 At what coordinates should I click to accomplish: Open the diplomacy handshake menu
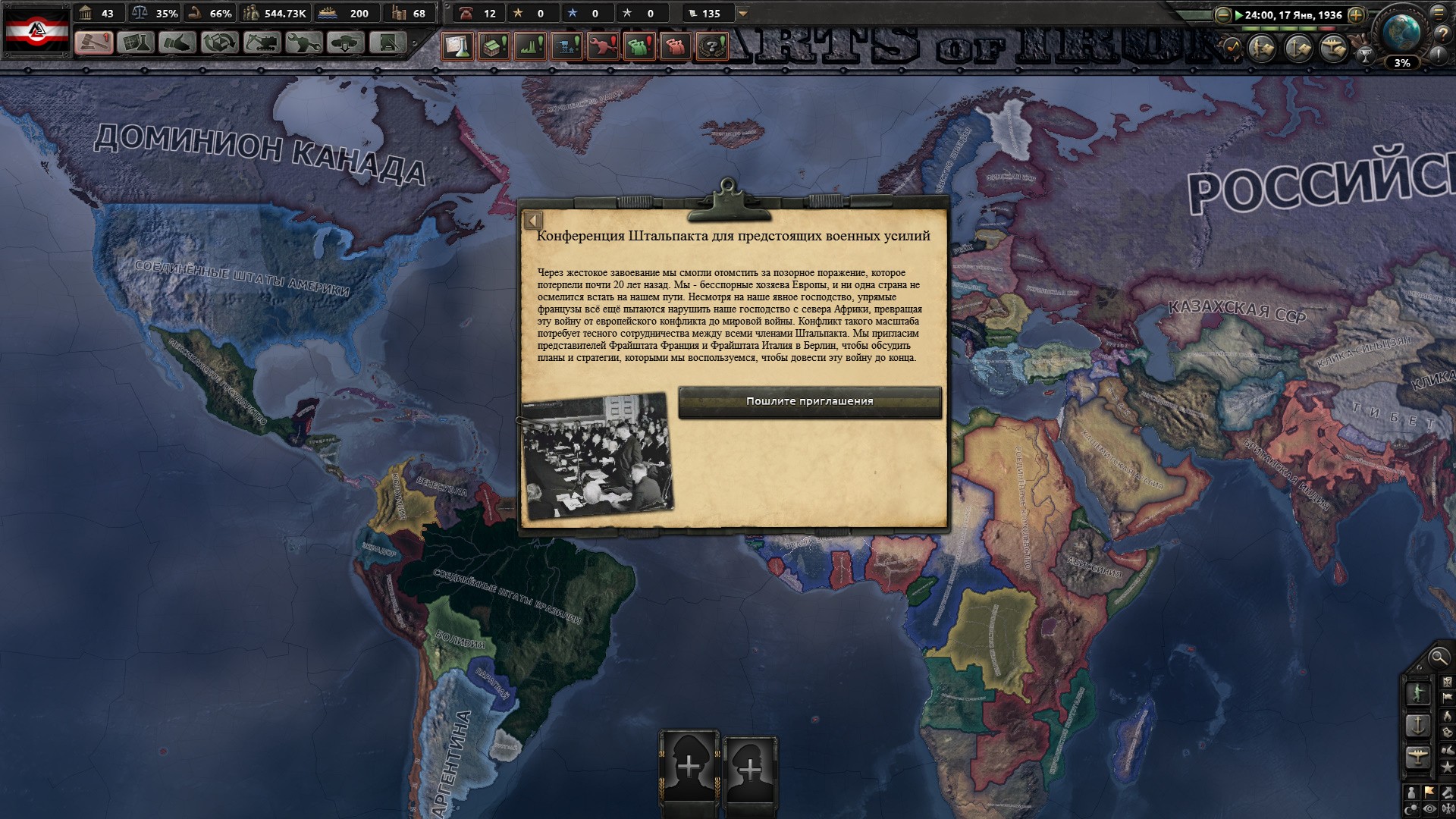tap(177, 43)
